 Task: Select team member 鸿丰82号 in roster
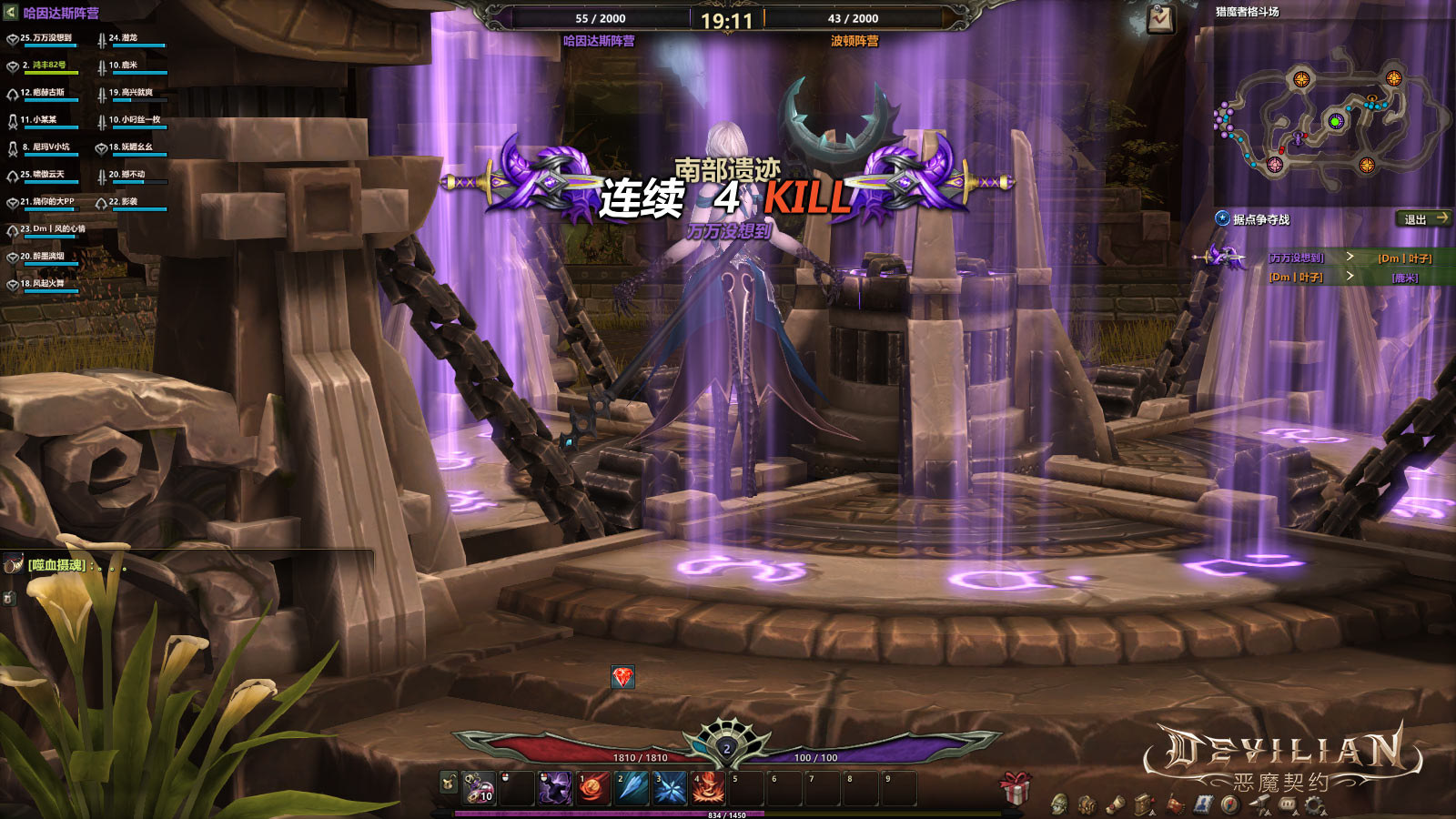click(x=47, y=66)
